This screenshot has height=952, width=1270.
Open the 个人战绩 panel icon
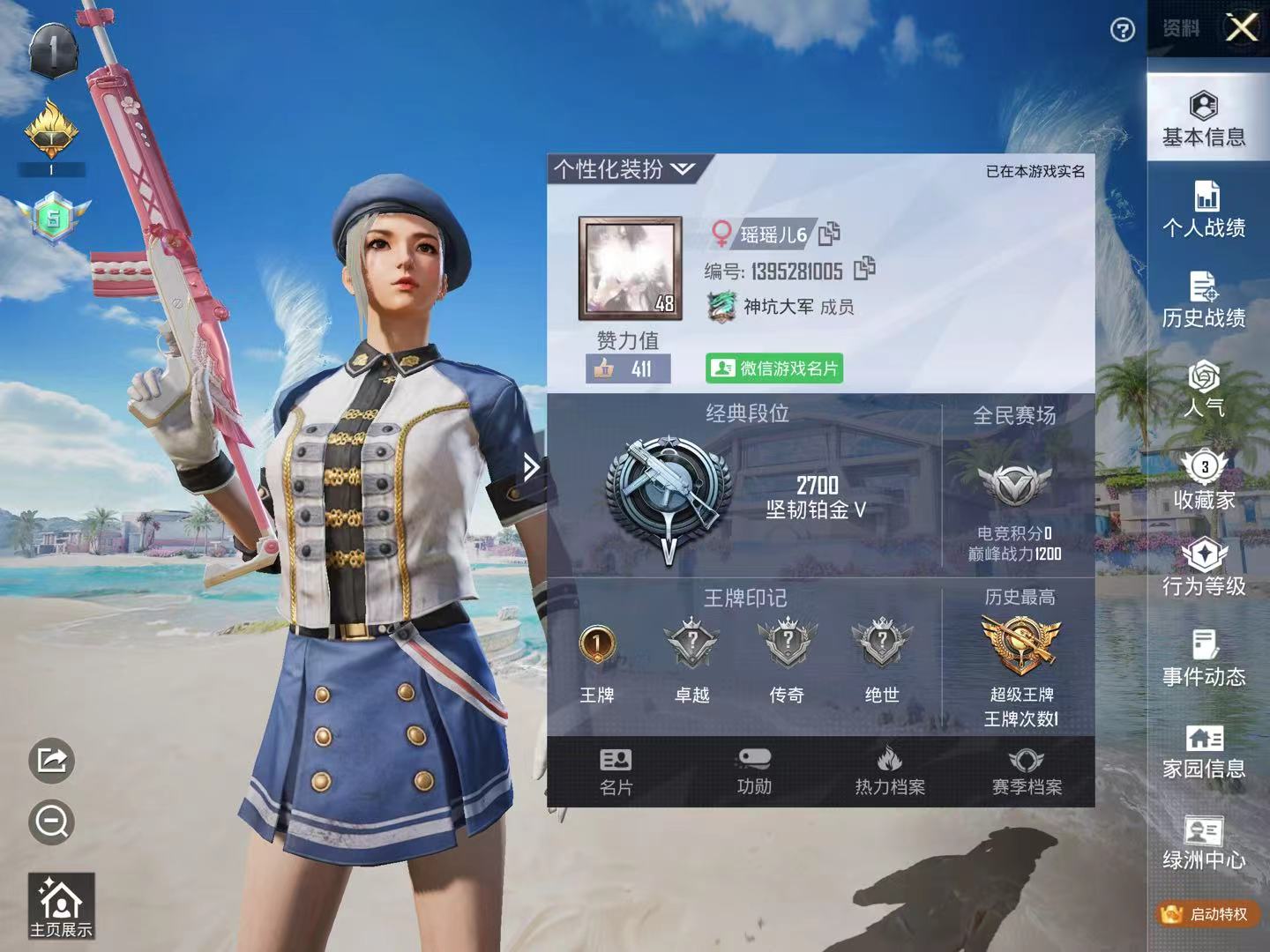(x=1205, y=212)
